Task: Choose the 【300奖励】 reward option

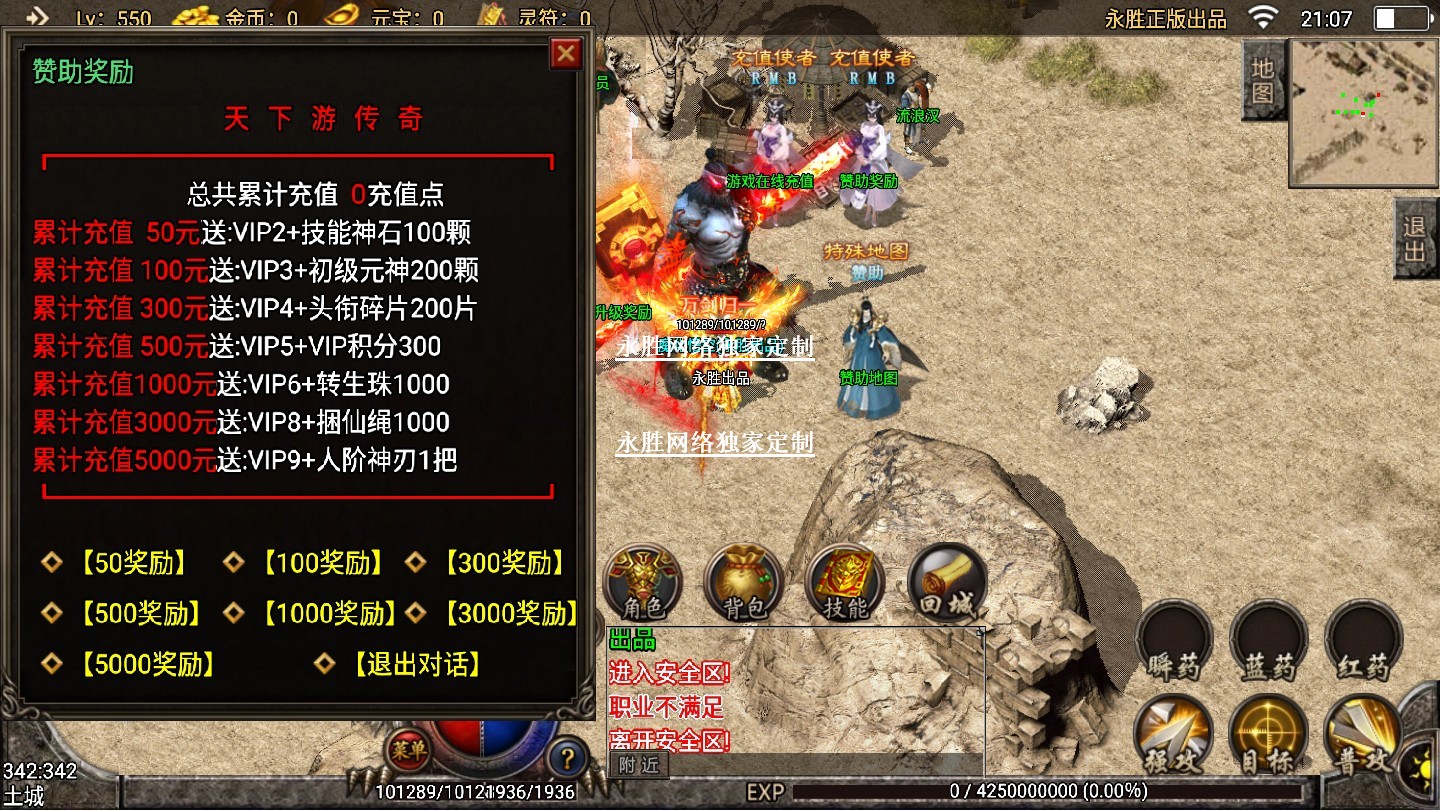Action: (x=505, y=563)
